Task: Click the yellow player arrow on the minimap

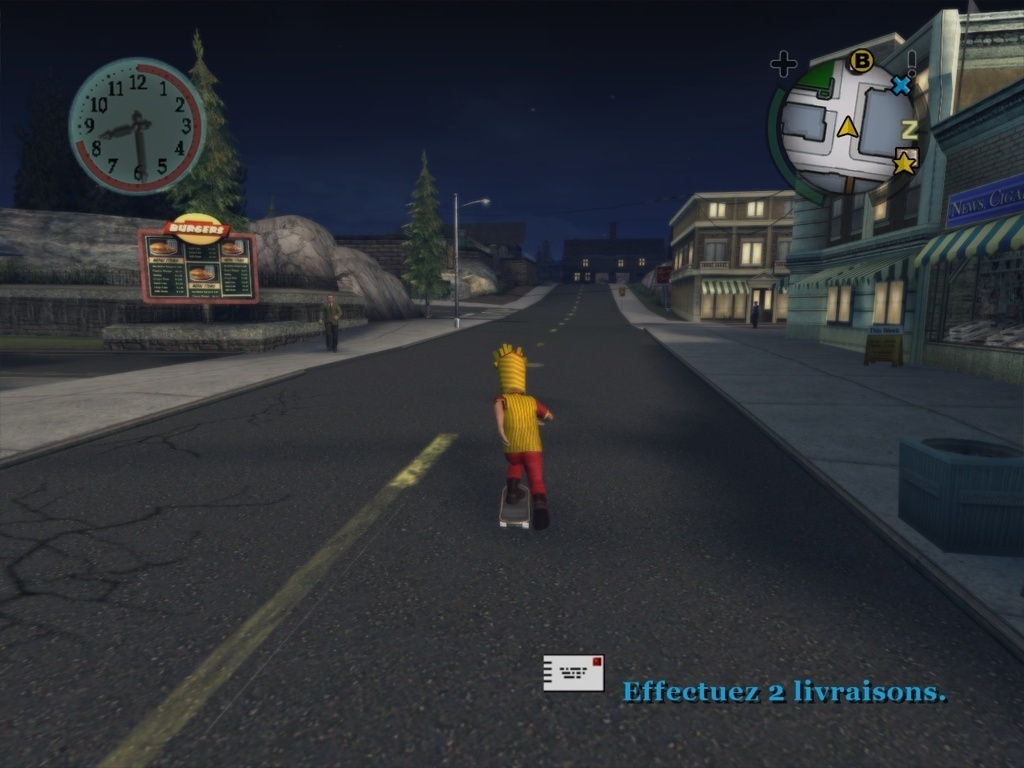Action: tap(848, 126)
